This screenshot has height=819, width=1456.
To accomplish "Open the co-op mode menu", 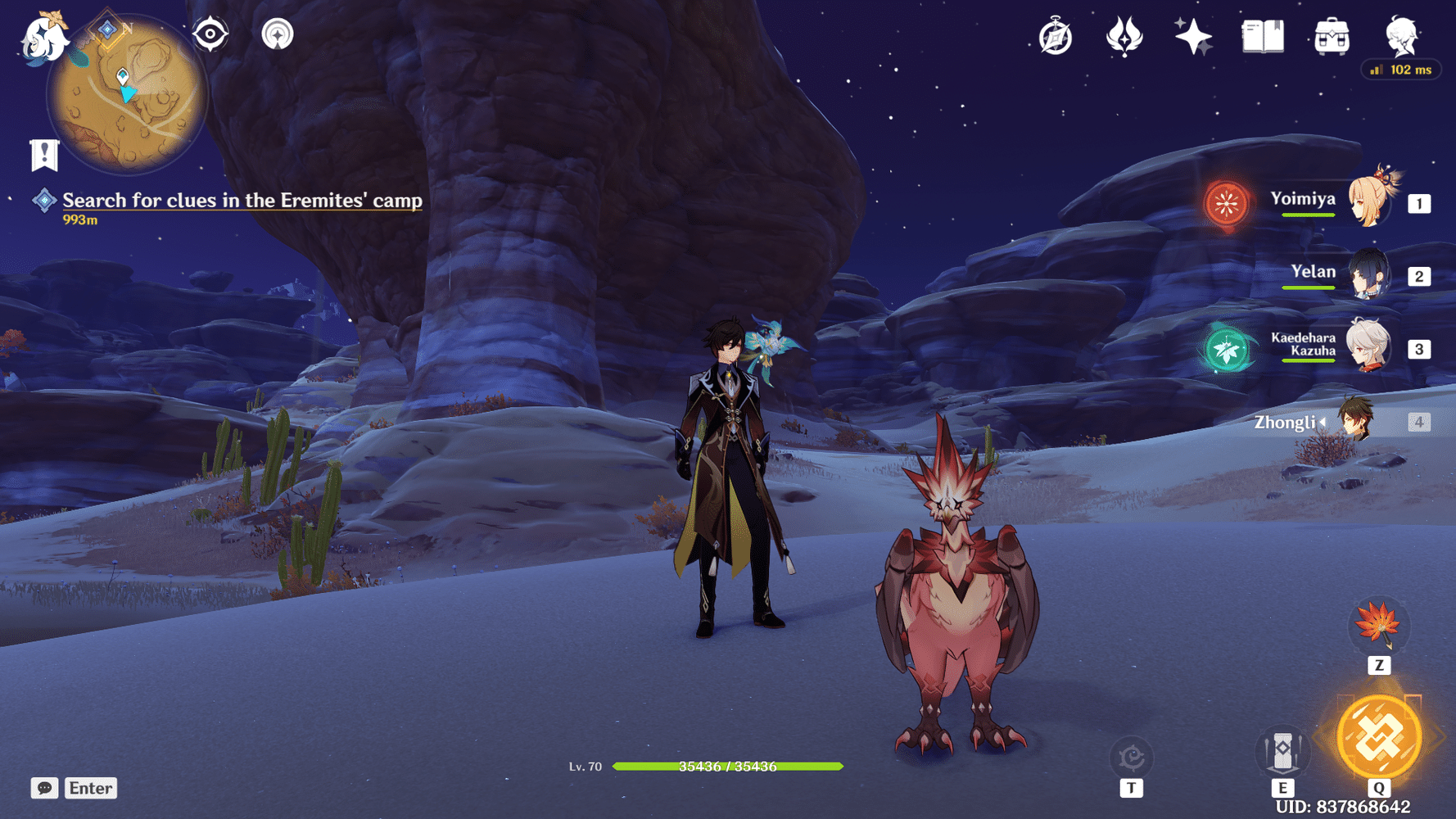I will pyautogui.click(x=279, y=34).
